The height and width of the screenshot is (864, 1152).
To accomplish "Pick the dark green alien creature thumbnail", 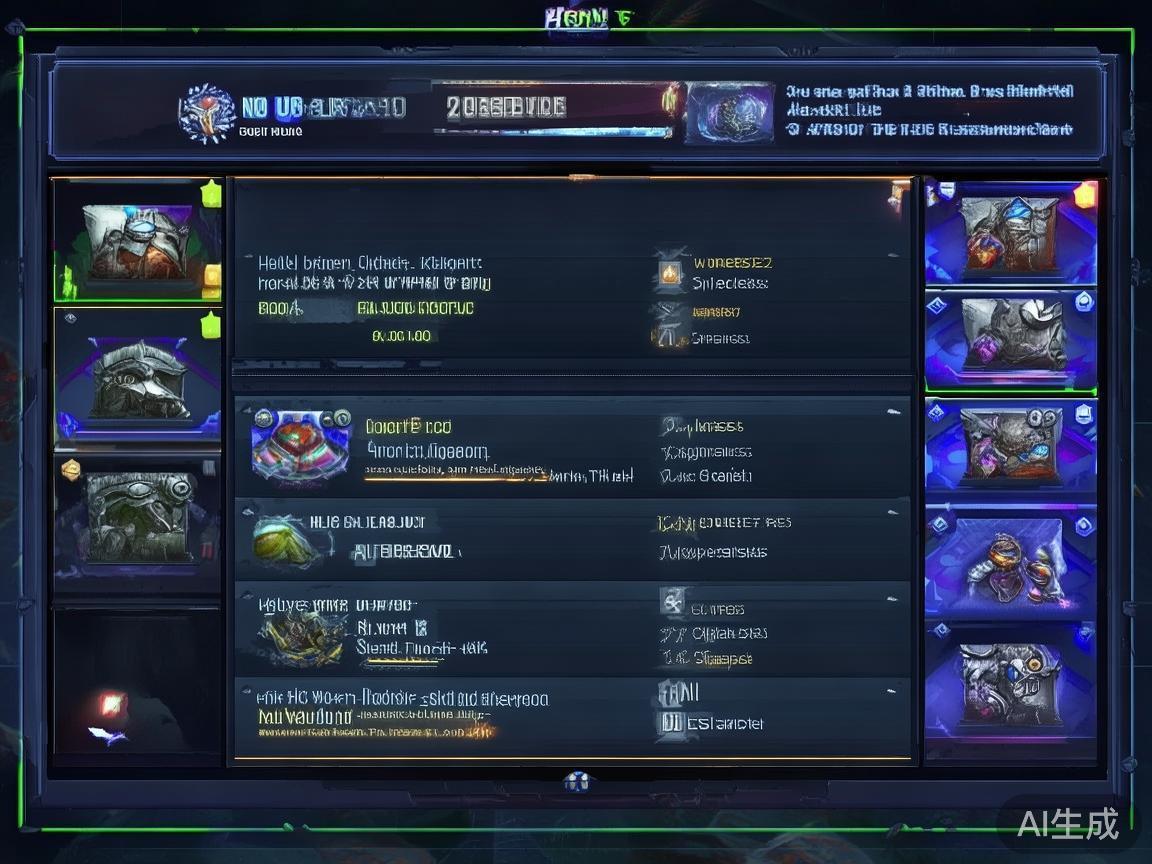I will coord(137,516).
